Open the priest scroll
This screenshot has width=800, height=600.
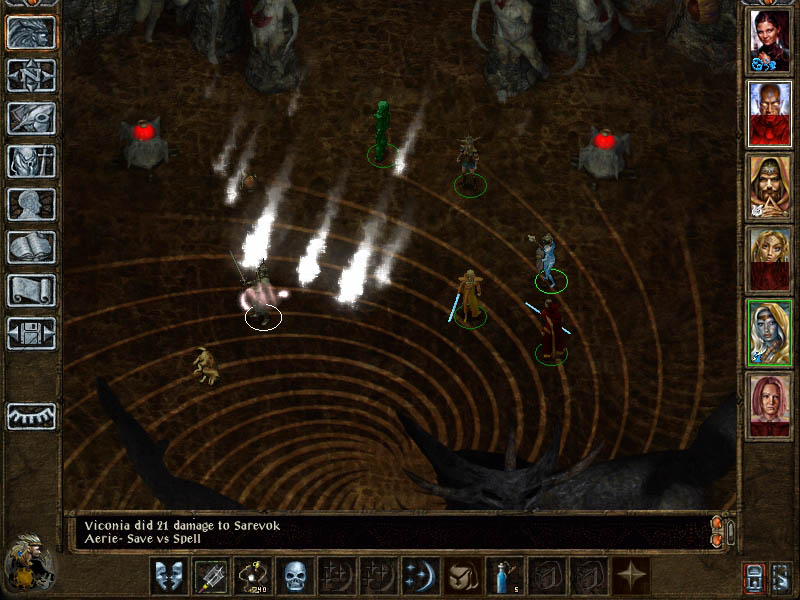tap(31, 290)
